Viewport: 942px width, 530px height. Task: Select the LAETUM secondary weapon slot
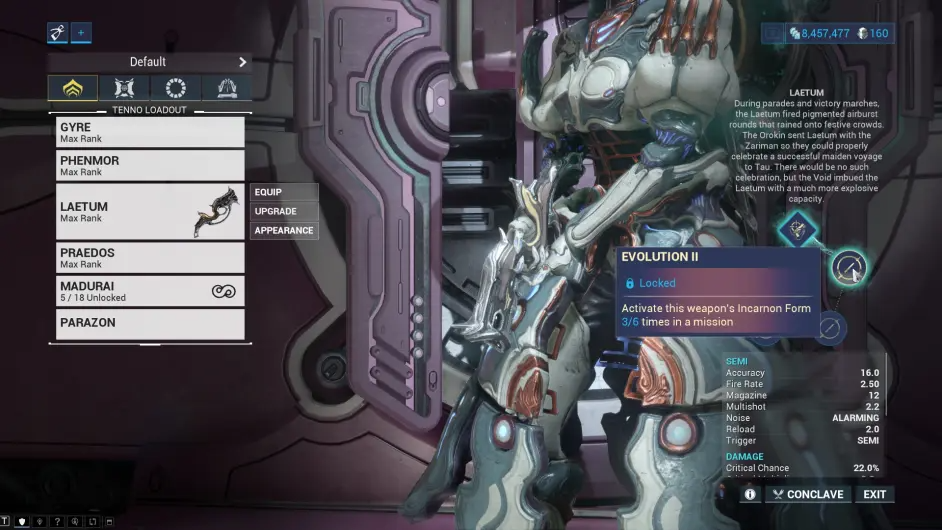[x=150, y=211]
